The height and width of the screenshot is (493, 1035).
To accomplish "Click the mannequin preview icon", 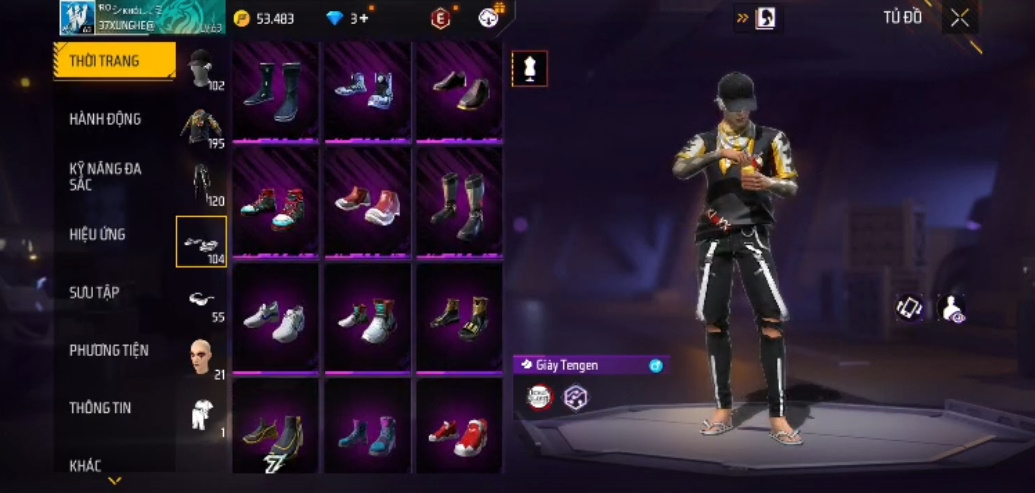I will (529, 69).
